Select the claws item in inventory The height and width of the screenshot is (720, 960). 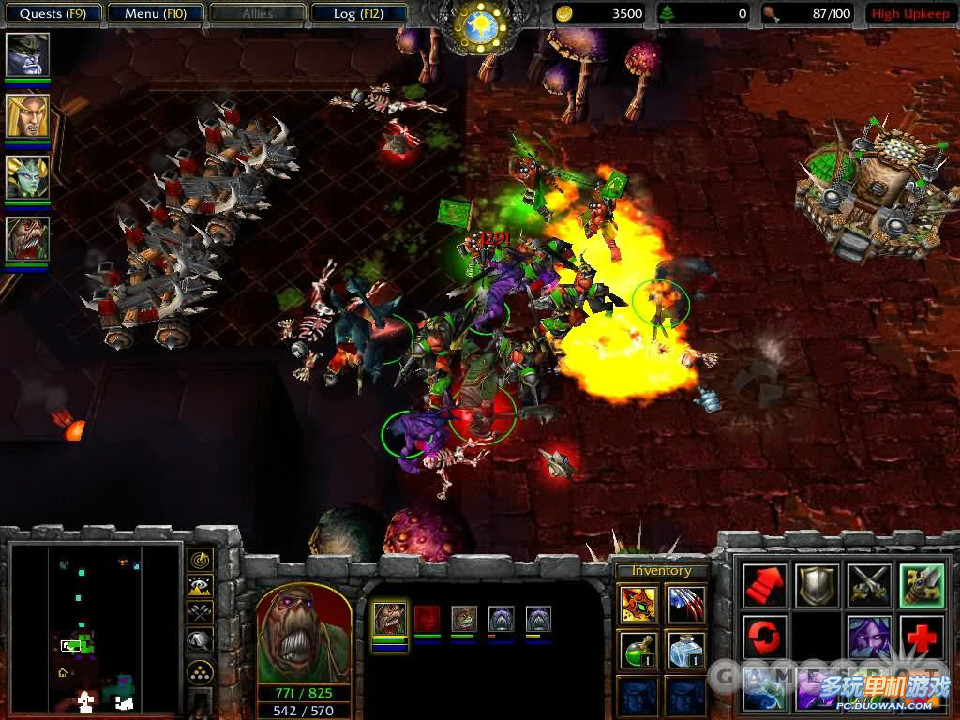(x=685, y=603)
